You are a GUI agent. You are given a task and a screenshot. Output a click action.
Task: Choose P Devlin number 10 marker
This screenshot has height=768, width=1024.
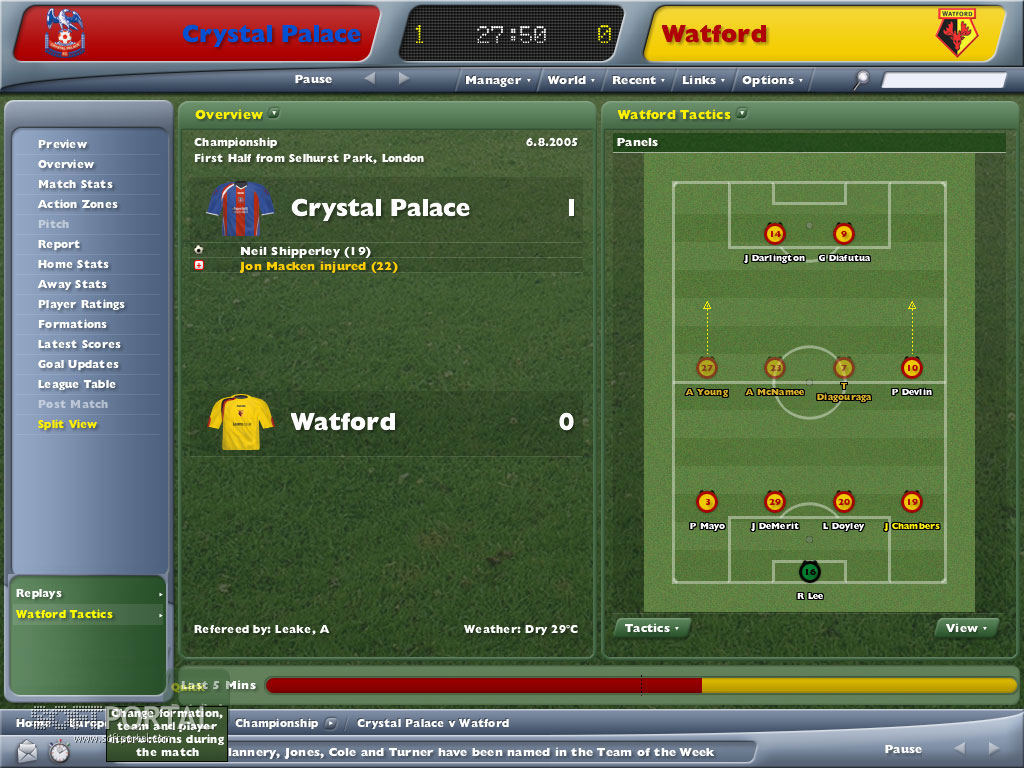pyautogui.click(x=911, y=368)
